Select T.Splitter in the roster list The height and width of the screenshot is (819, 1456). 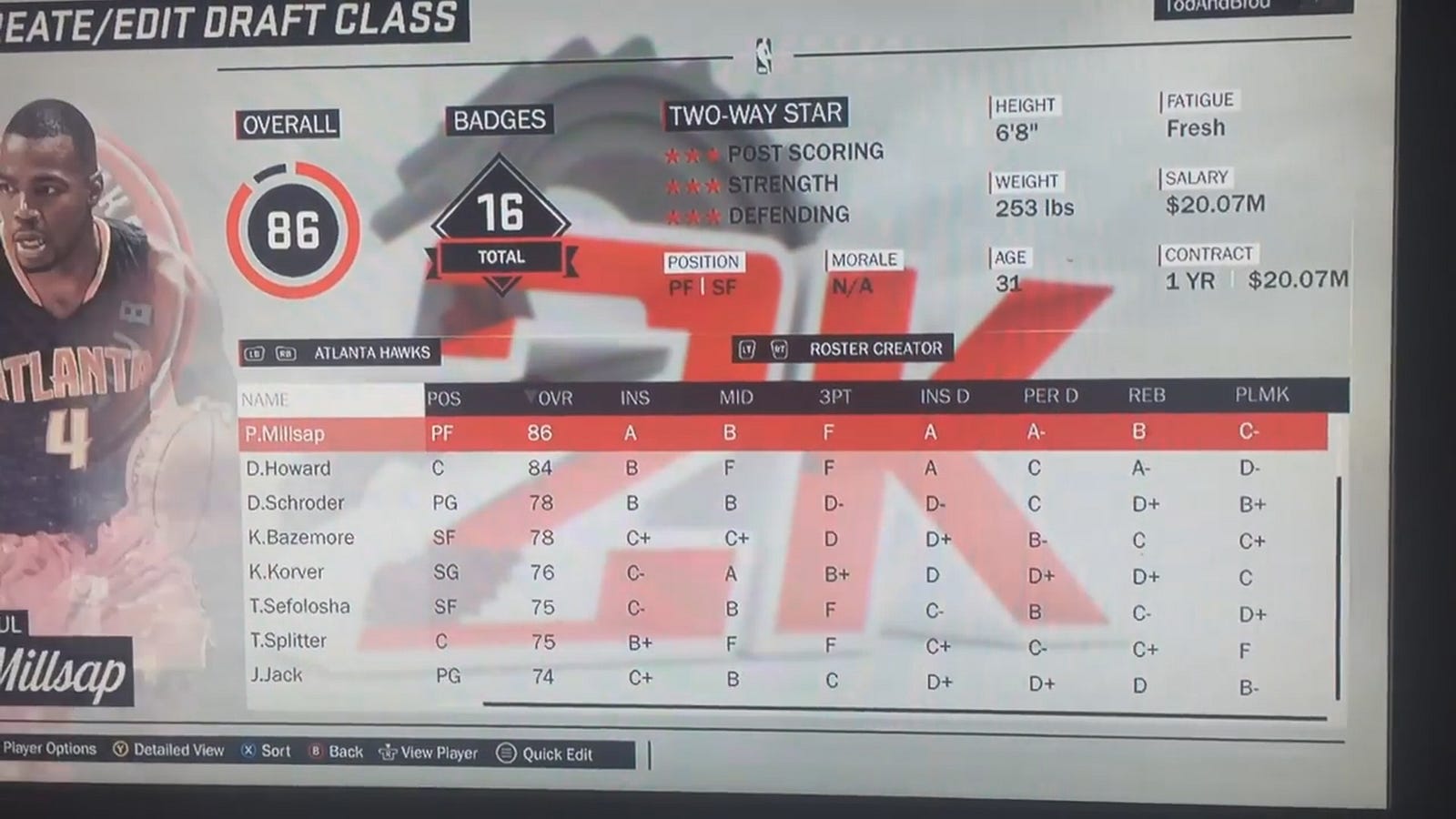pyautogui.click(x=288, y=641)
